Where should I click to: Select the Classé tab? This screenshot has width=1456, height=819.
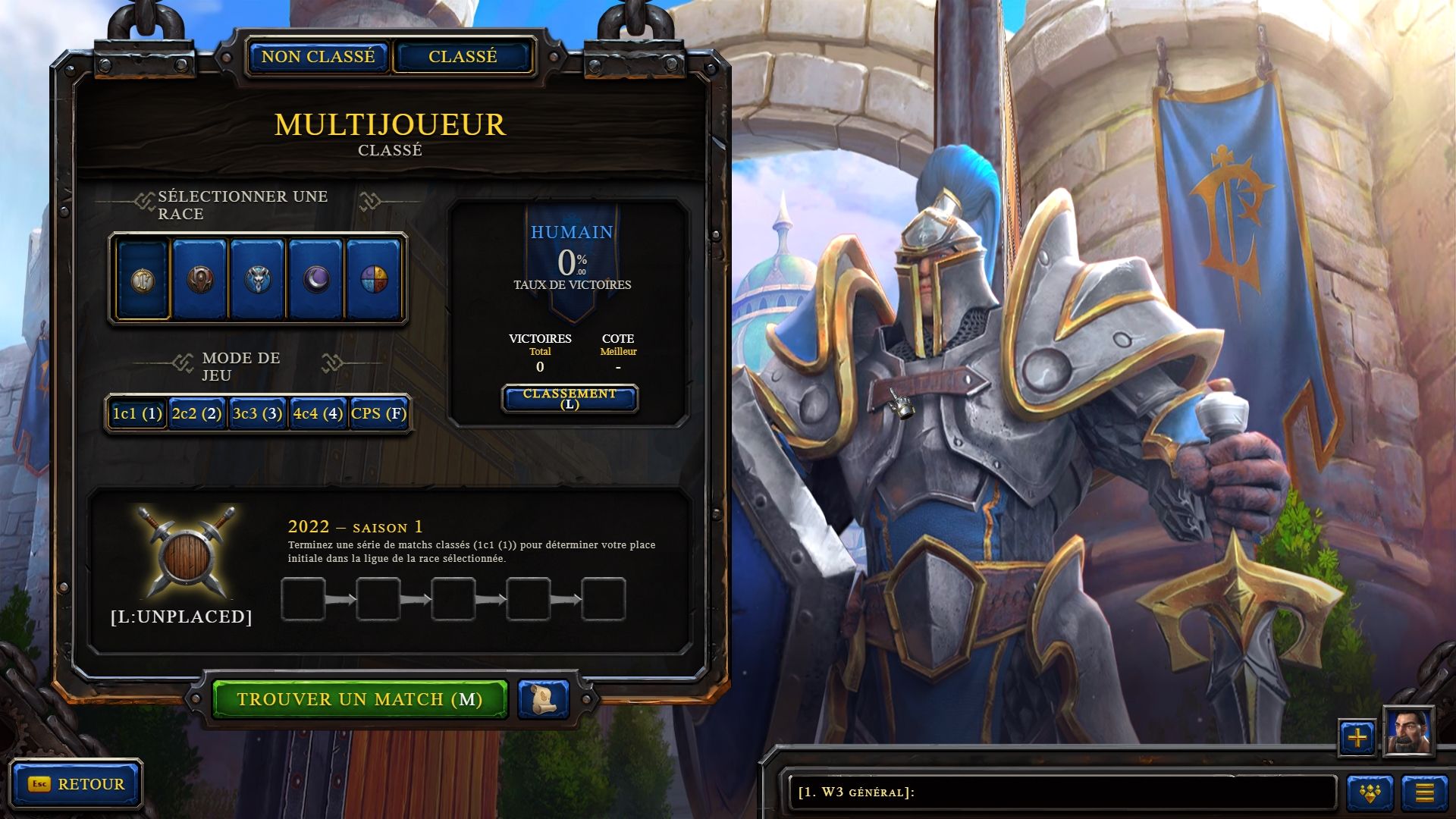click(x=463, y=57)
